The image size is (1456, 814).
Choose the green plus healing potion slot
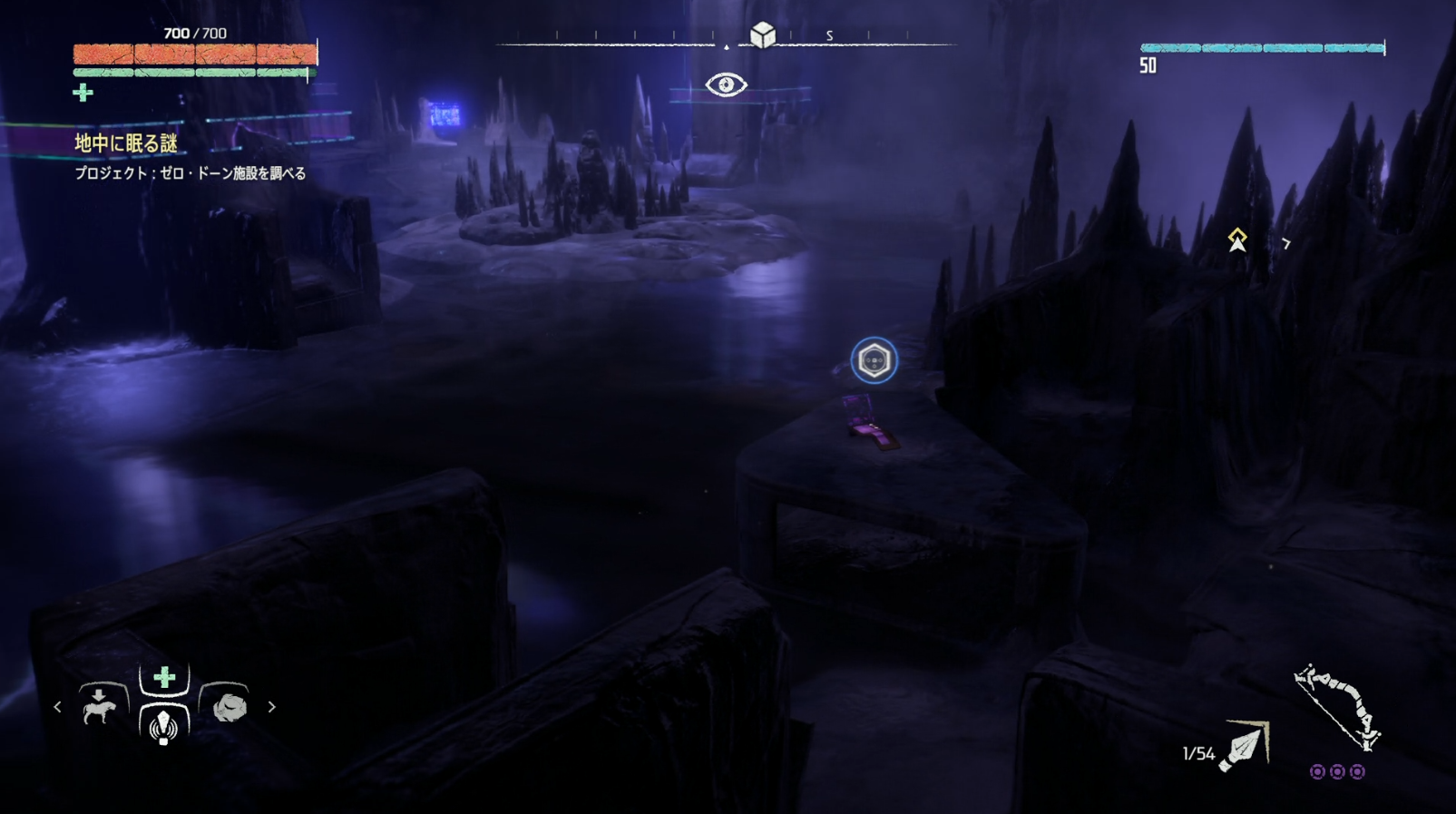(x=164, y=677)
